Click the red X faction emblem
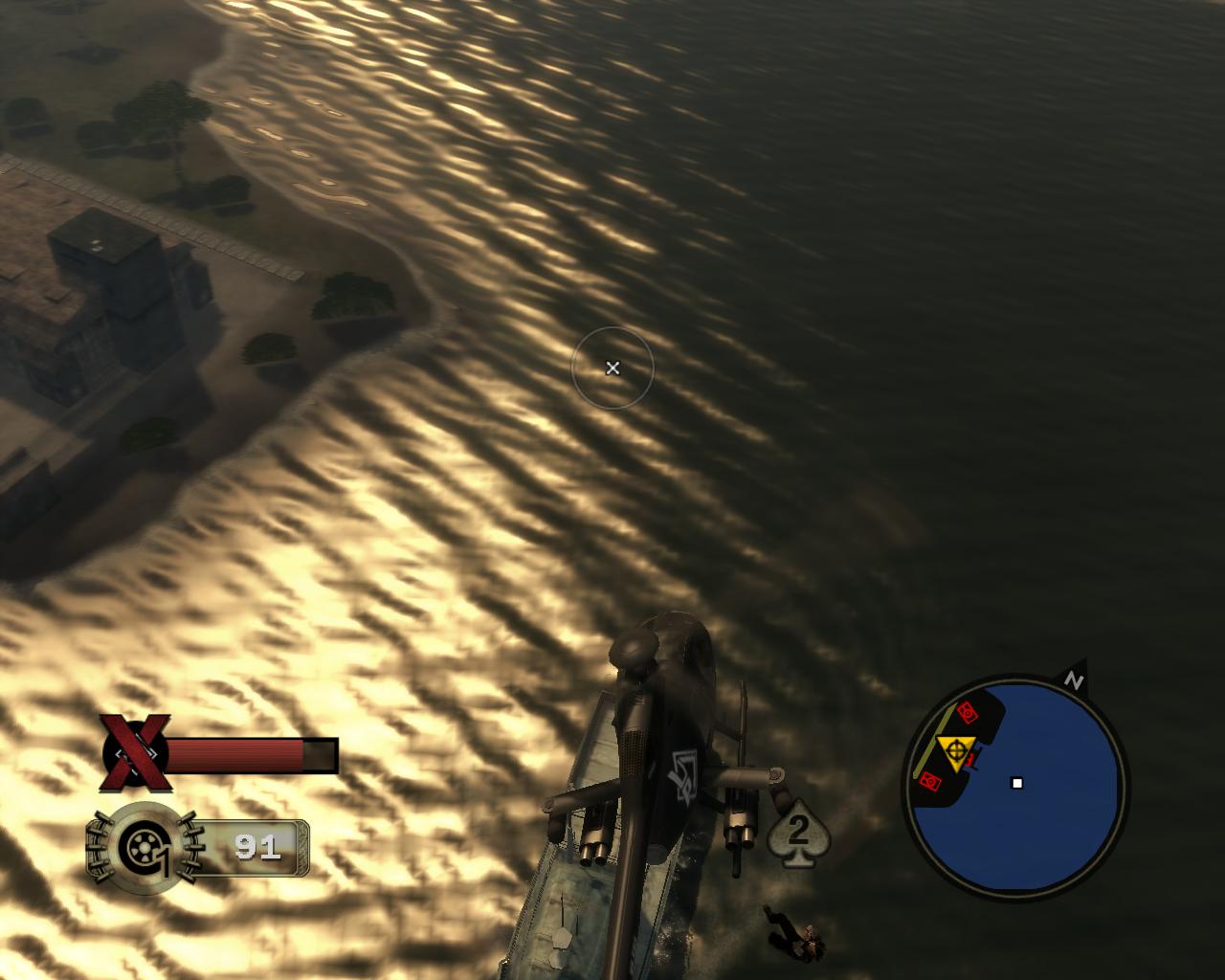 pyautogui.click(x=134, y=751)
